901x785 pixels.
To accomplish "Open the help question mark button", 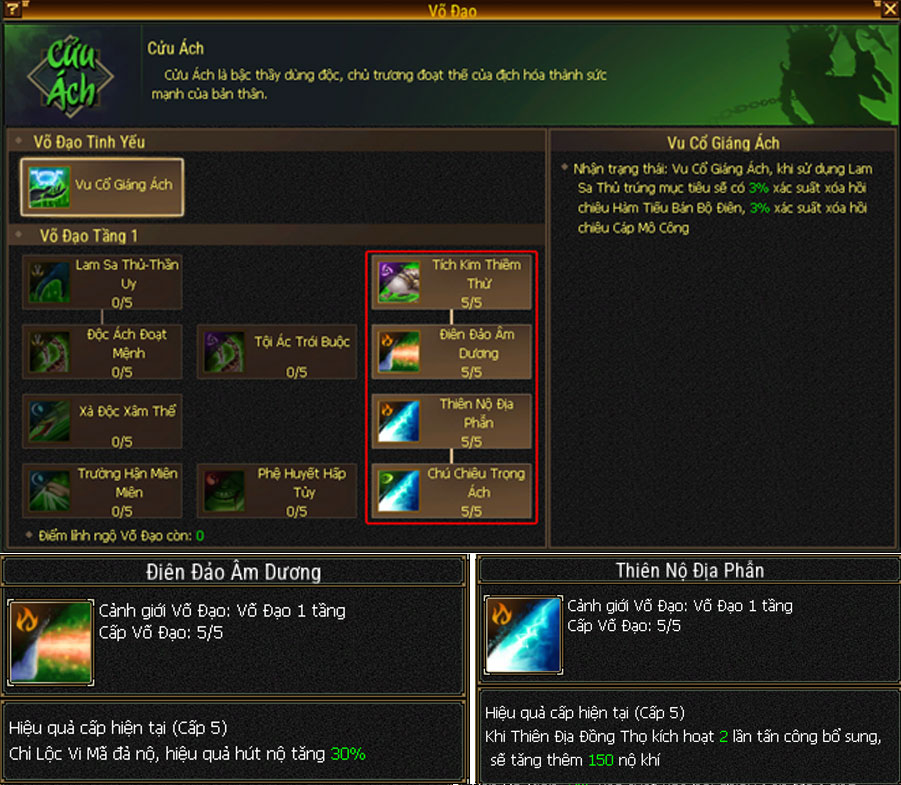I will point(11,10).
